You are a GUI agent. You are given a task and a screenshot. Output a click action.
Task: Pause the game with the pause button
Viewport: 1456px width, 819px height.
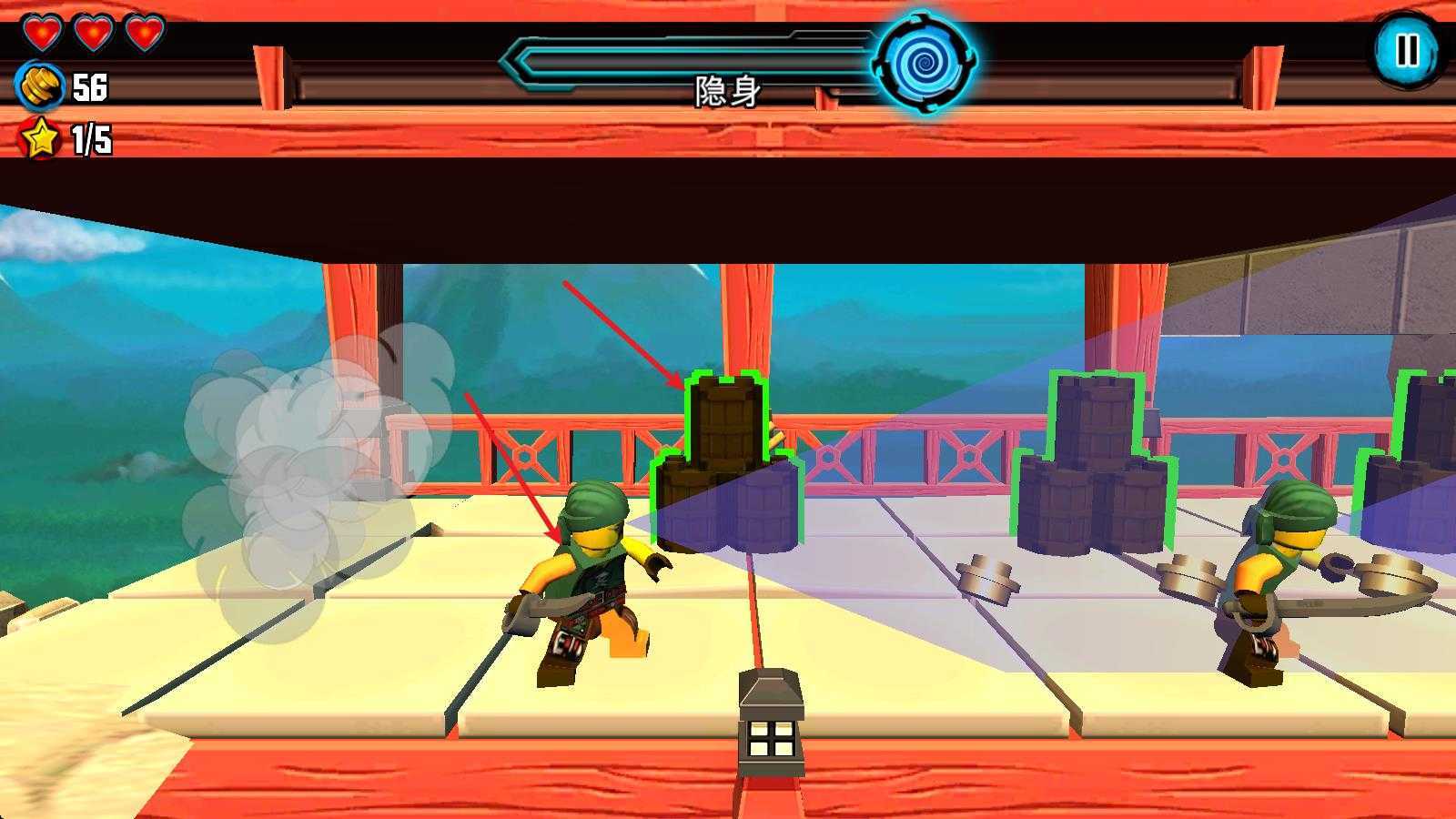pos(1407,50)
